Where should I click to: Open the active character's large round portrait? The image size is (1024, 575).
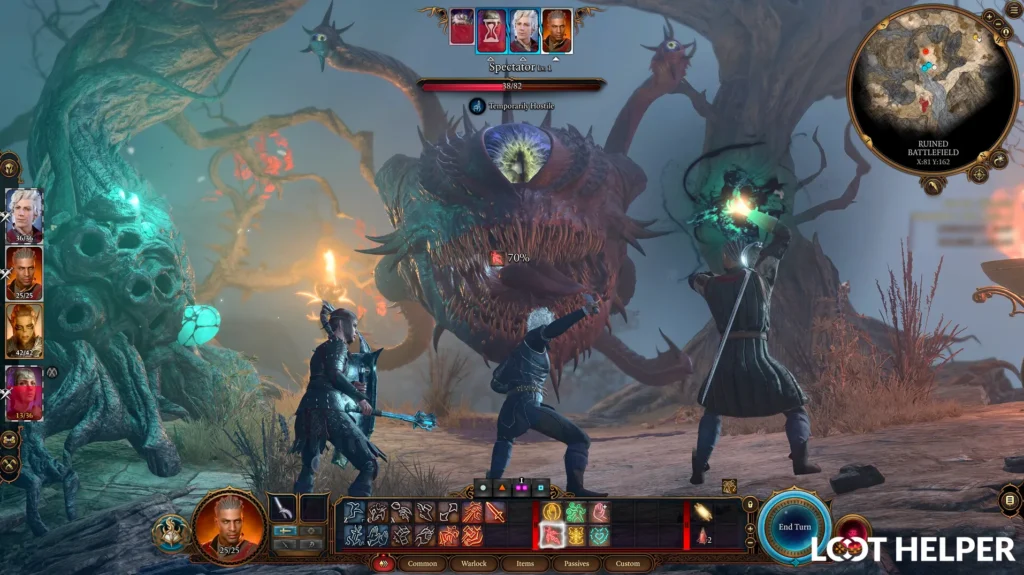click(x=229, y=525)
